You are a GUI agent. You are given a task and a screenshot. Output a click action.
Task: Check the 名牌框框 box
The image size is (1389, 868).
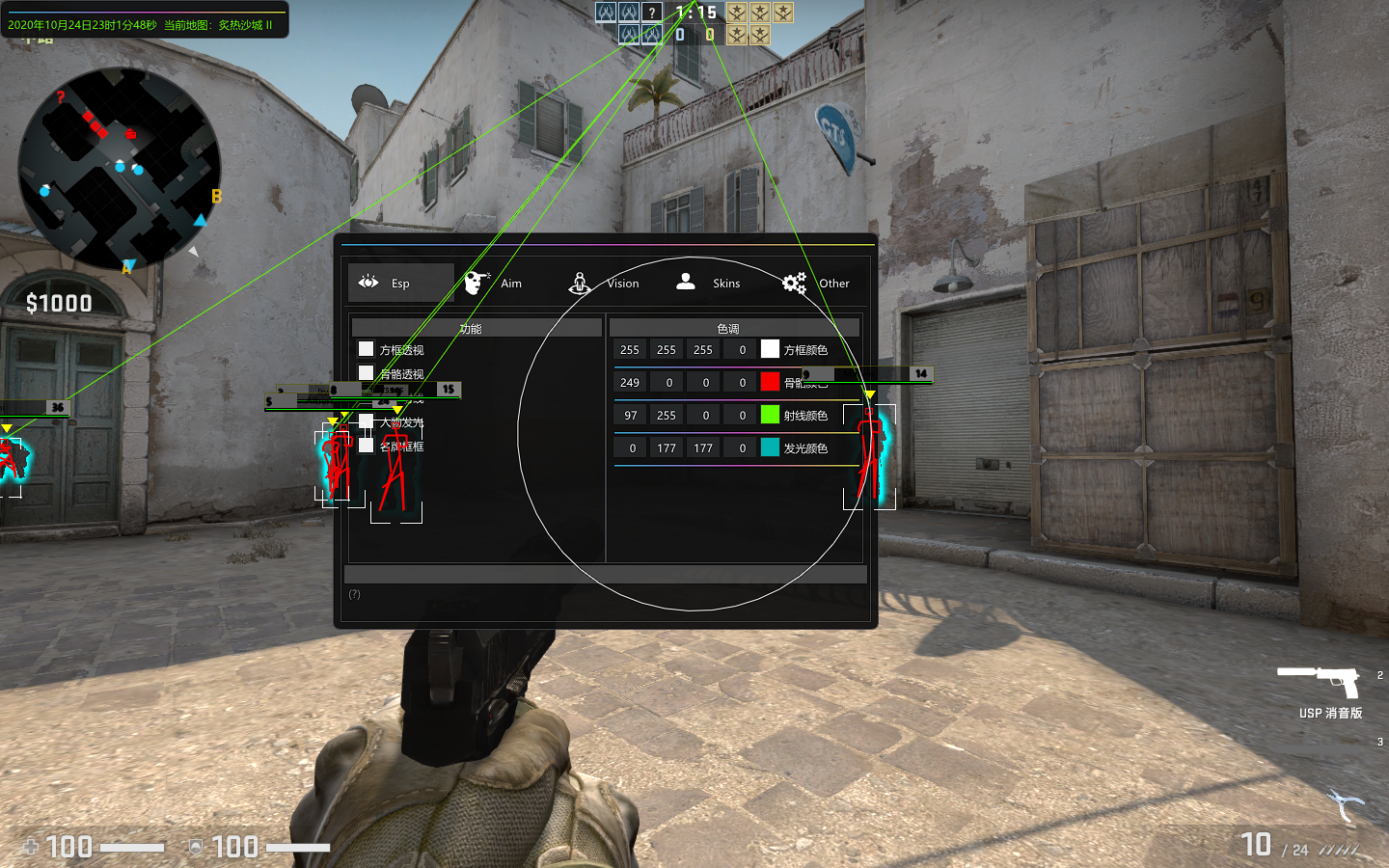pos(364,447)
